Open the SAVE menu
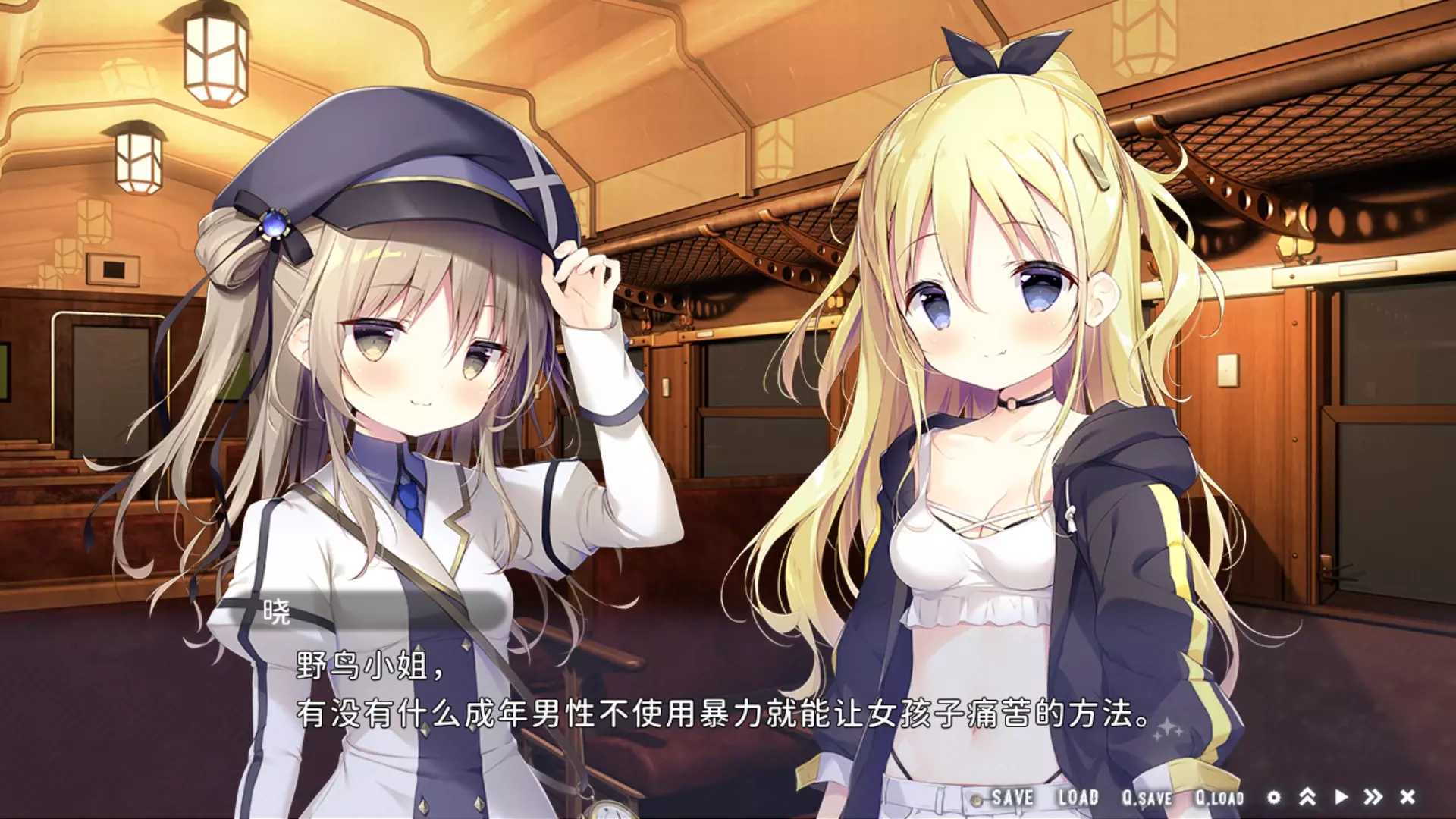This screenshot has height=819, width=1456. (1012, 797)
